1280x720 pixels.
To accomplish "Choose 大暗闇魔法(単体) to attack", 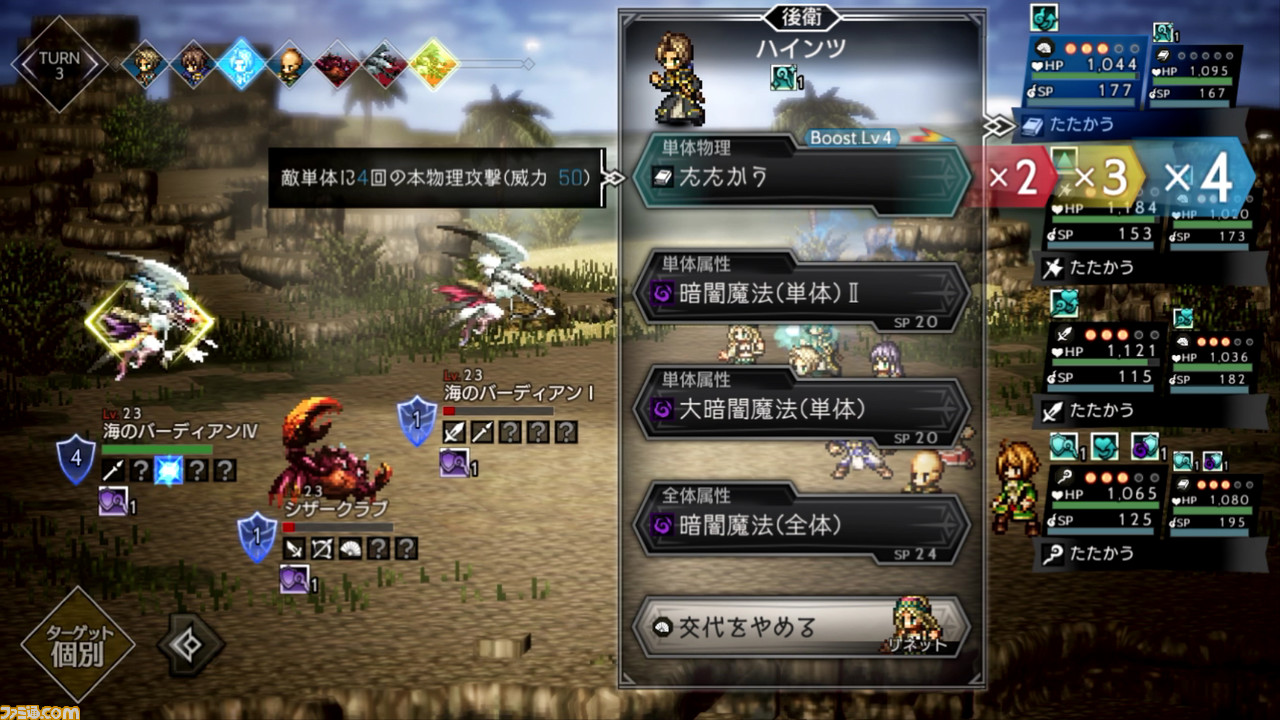I will (x=800, y=410).
